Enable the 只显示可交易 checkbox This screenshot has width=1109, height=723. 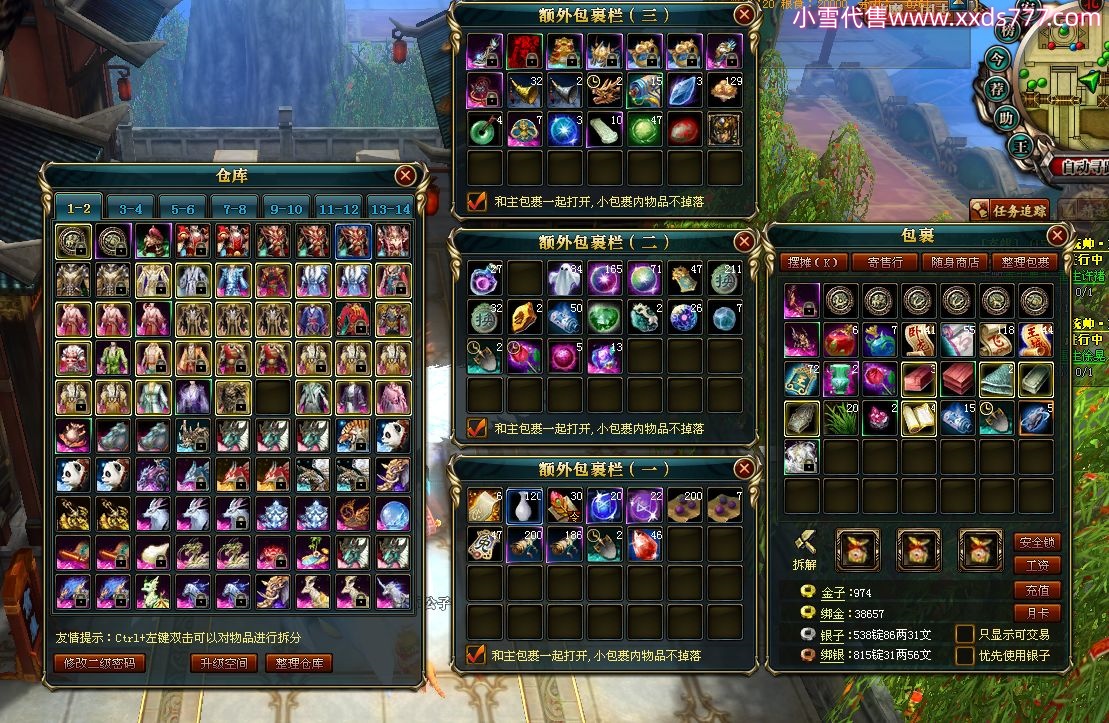click(965, 634)
